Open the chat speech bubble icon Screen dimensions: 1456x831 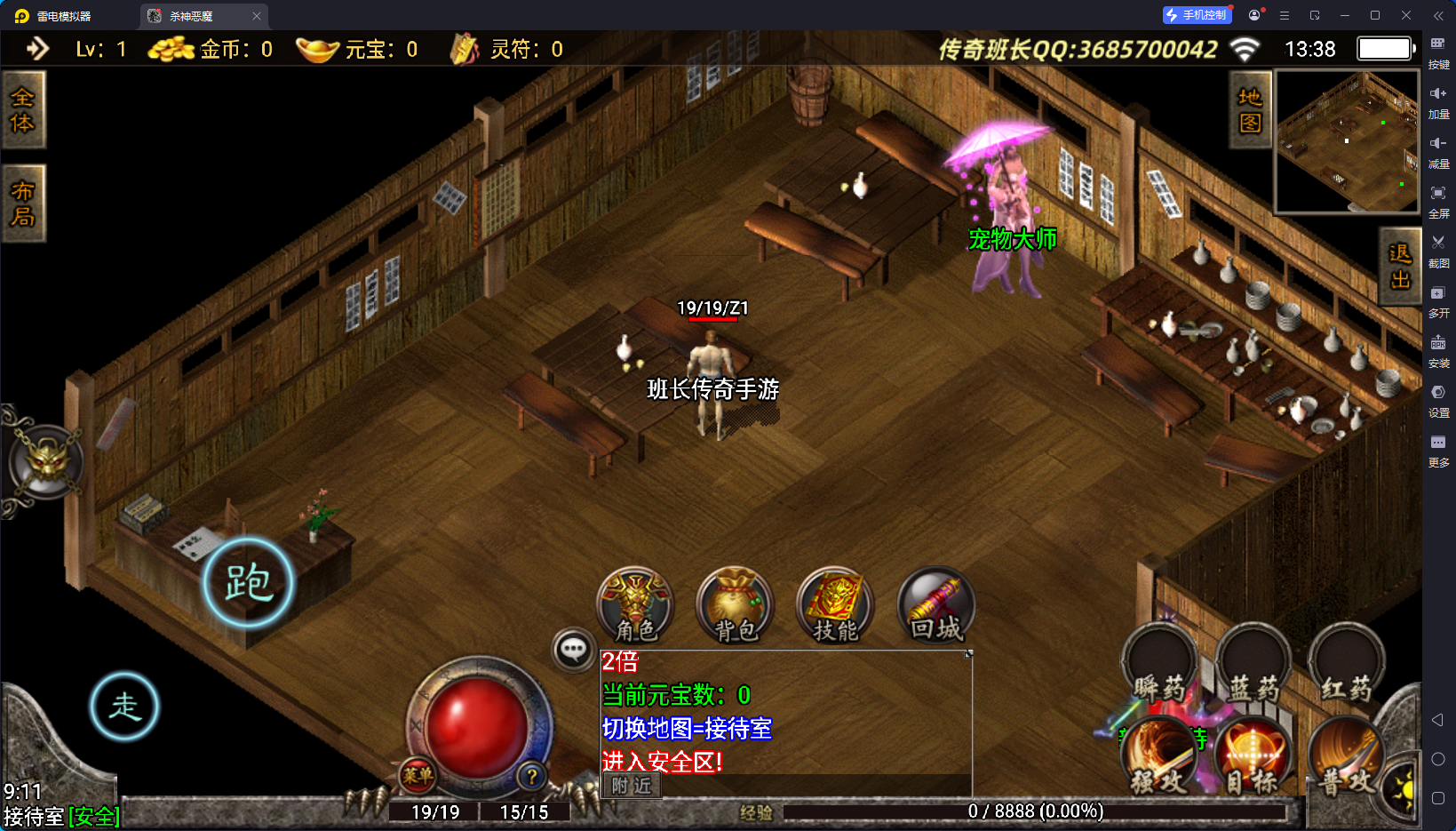[x=573, y=650]
